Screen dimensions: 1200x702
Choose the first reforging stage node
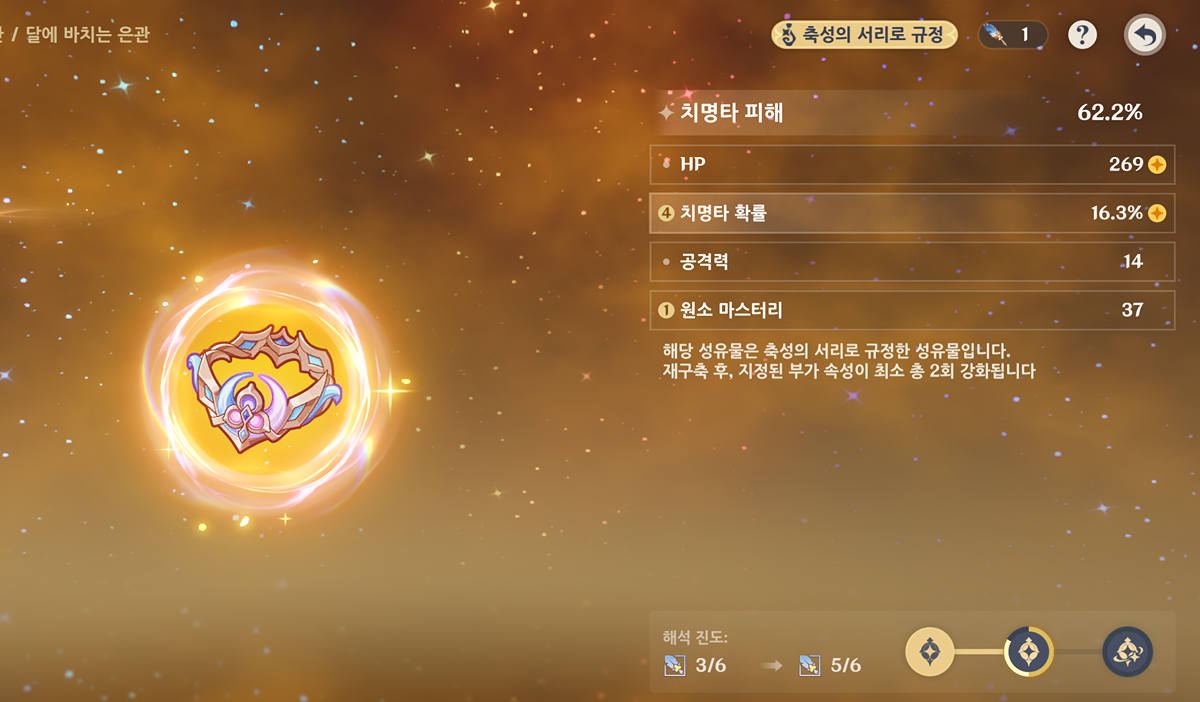[930, 653]
